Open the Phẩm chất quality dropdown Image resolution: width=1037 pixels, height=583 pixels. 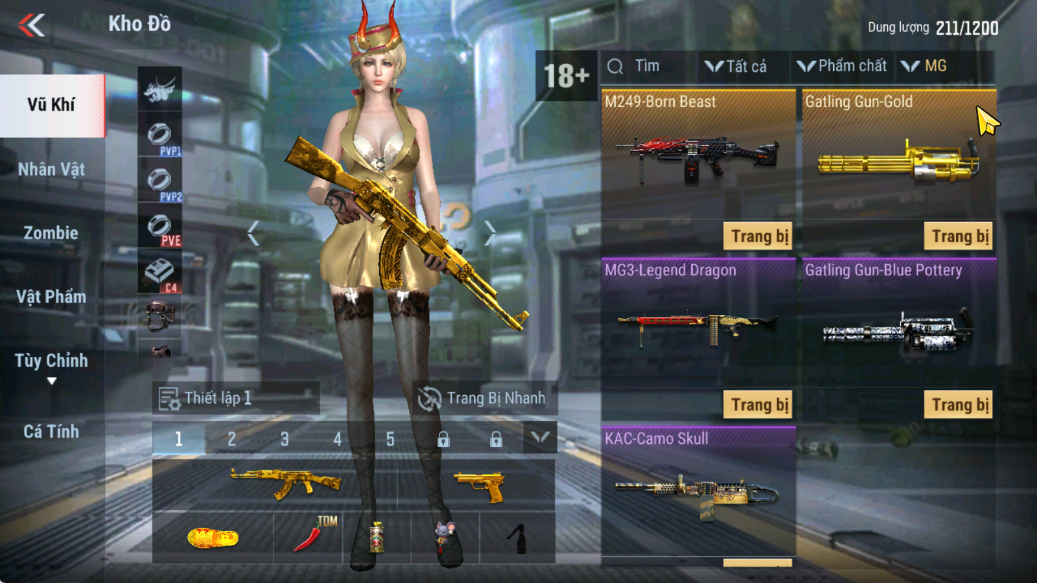tap(842, 67)
